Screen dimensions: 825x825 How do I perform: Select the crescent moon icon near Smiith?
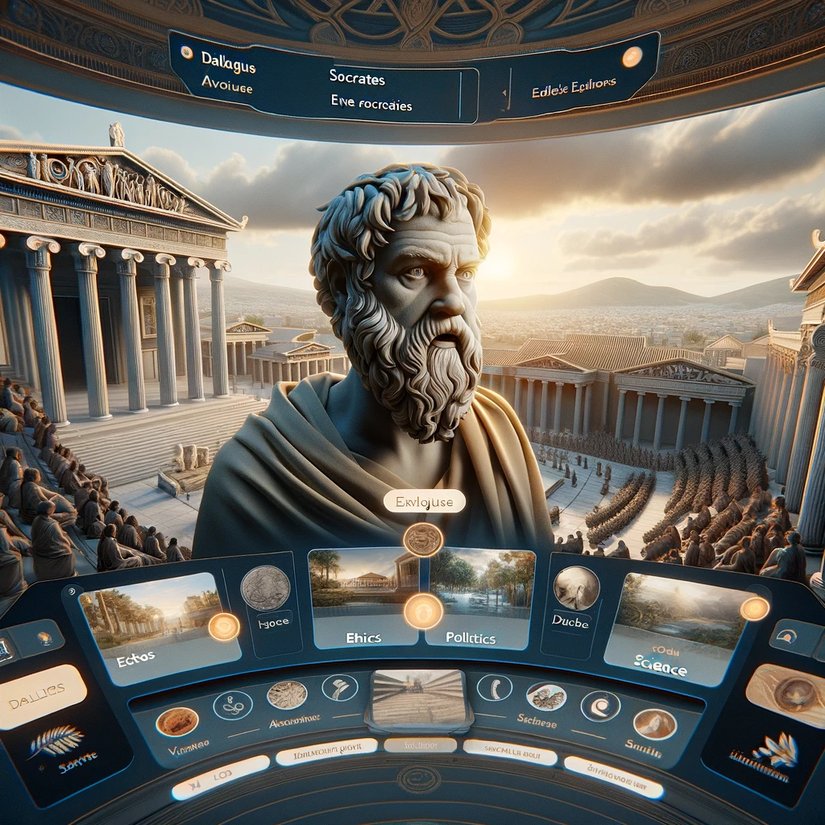coord(601,705)
